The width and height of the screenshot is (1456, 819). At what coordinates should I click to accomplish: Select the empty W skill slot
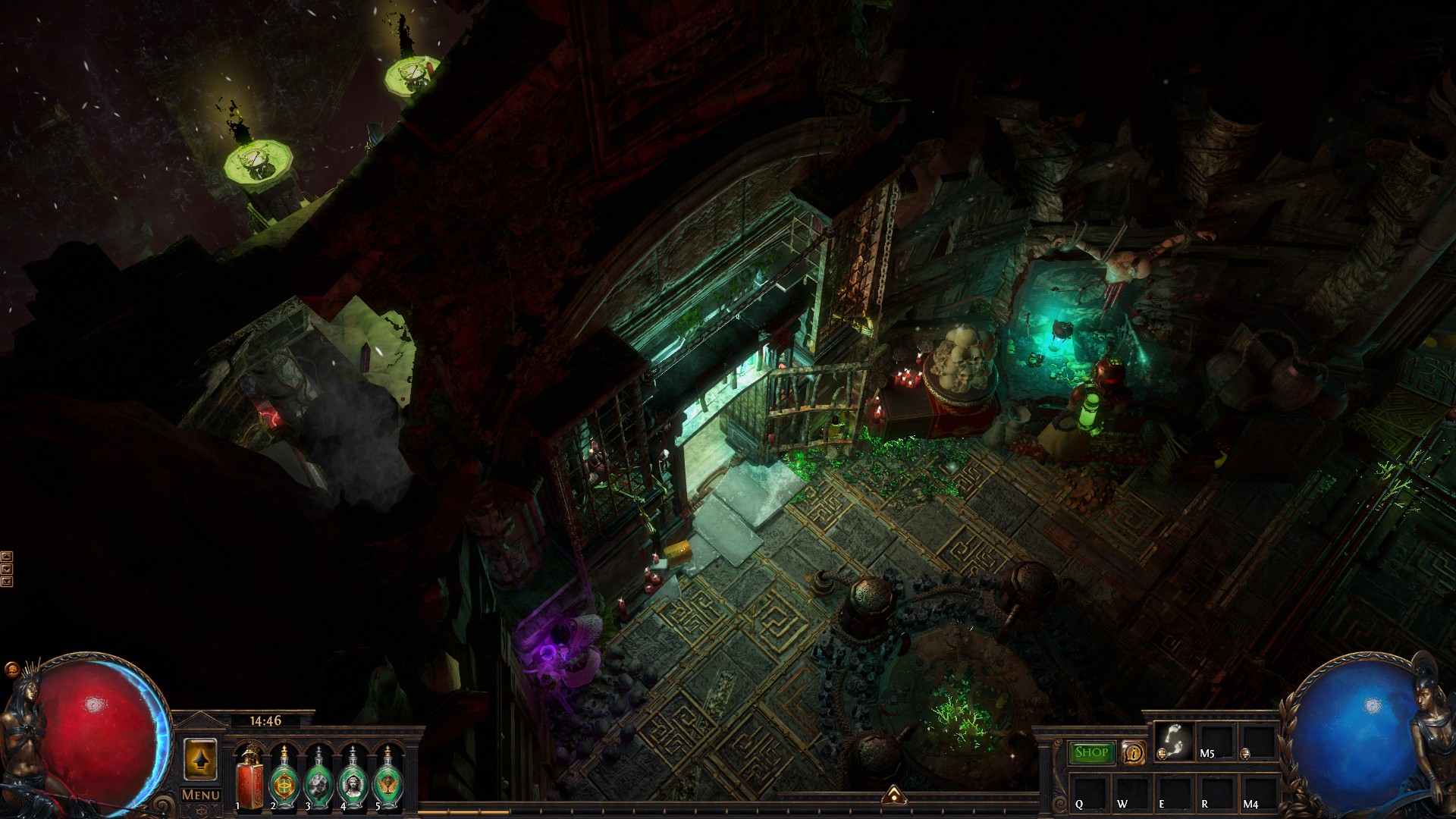point(1131,792)
